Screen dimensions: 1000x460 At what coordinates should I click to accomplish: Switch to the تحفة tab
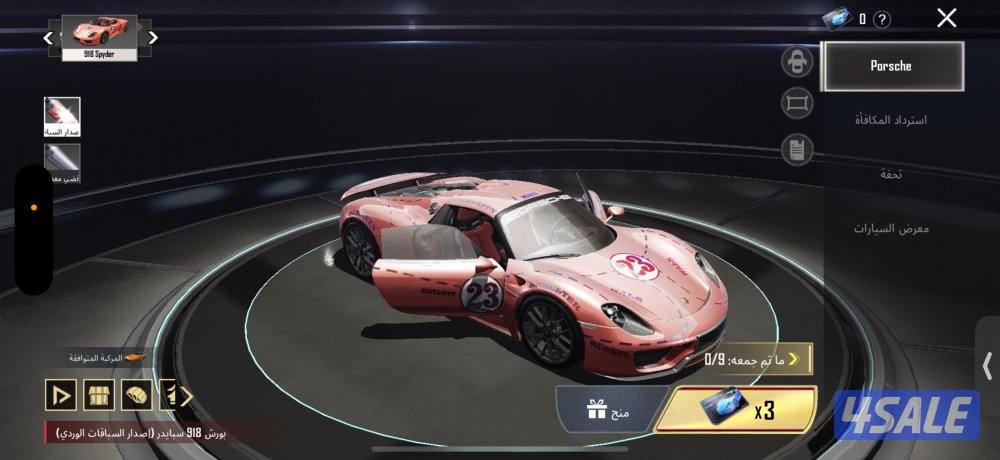(x=891, y=174)
